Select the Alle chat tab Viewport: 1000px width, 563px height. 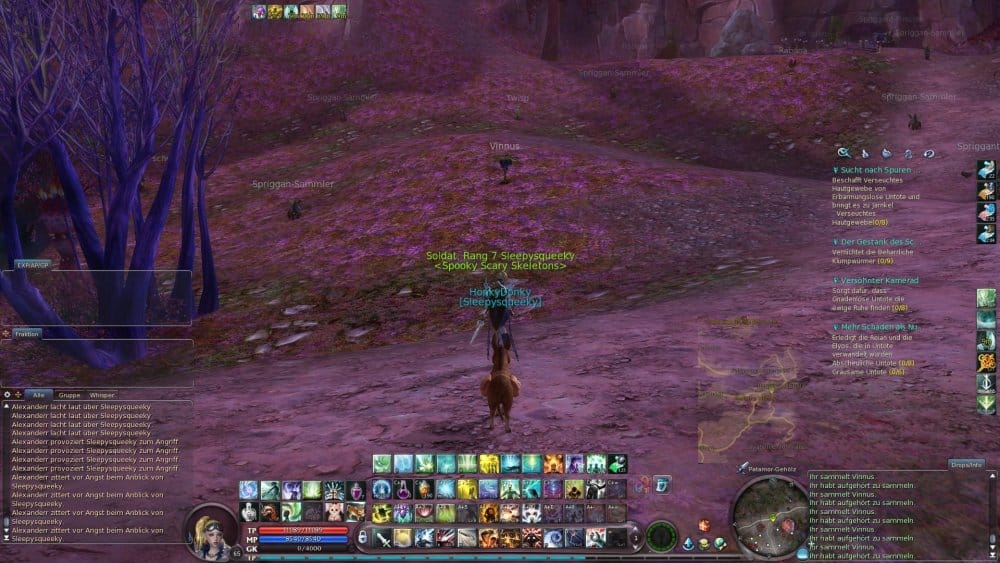pyautogui.click(x=39, y=395)
